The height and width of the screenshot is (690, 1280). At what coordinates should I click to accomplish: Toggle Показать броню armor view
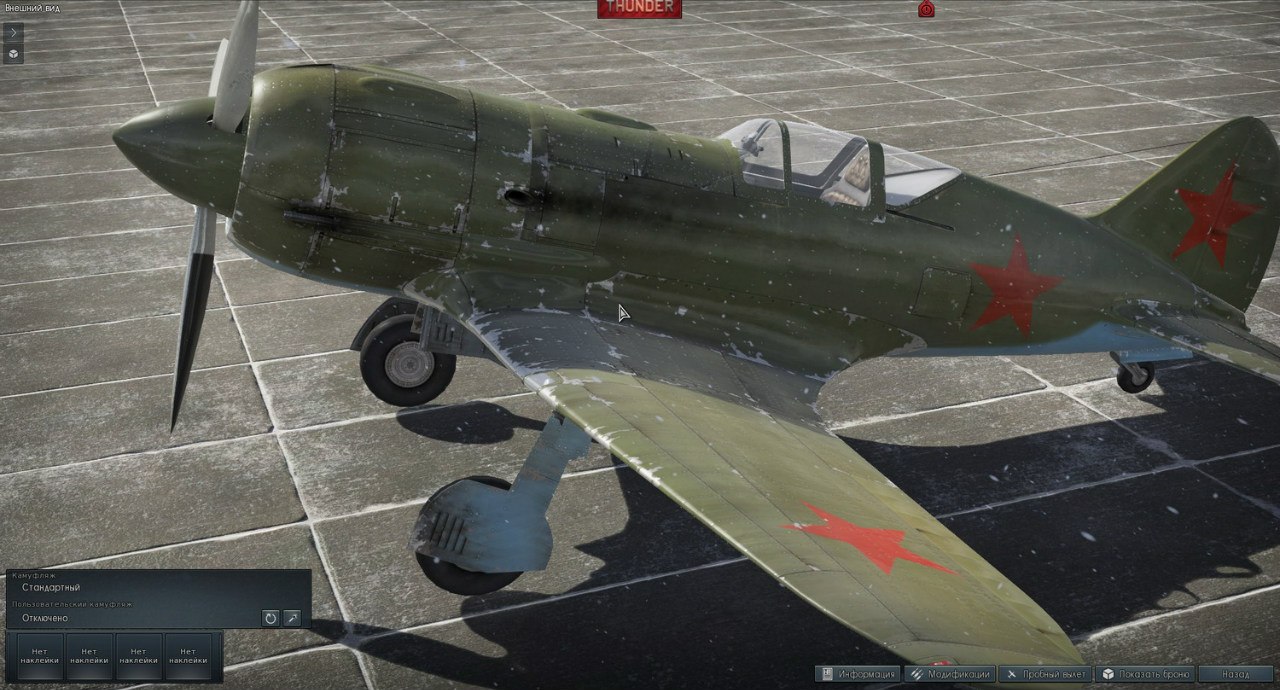click(x=1146, y=674)
